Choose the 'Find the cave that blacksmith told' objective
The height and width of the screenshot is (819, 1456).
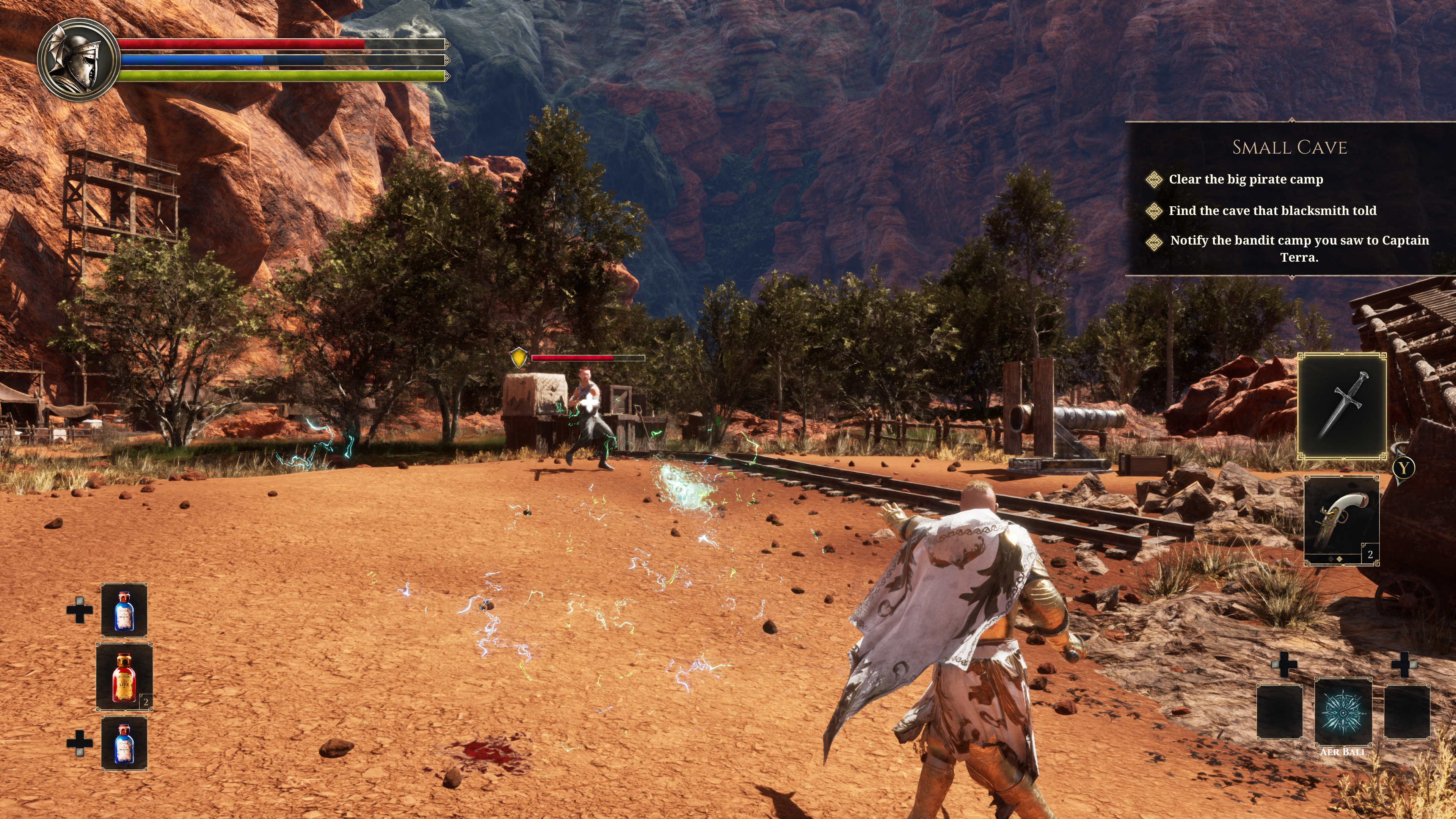coord(1272,211)
